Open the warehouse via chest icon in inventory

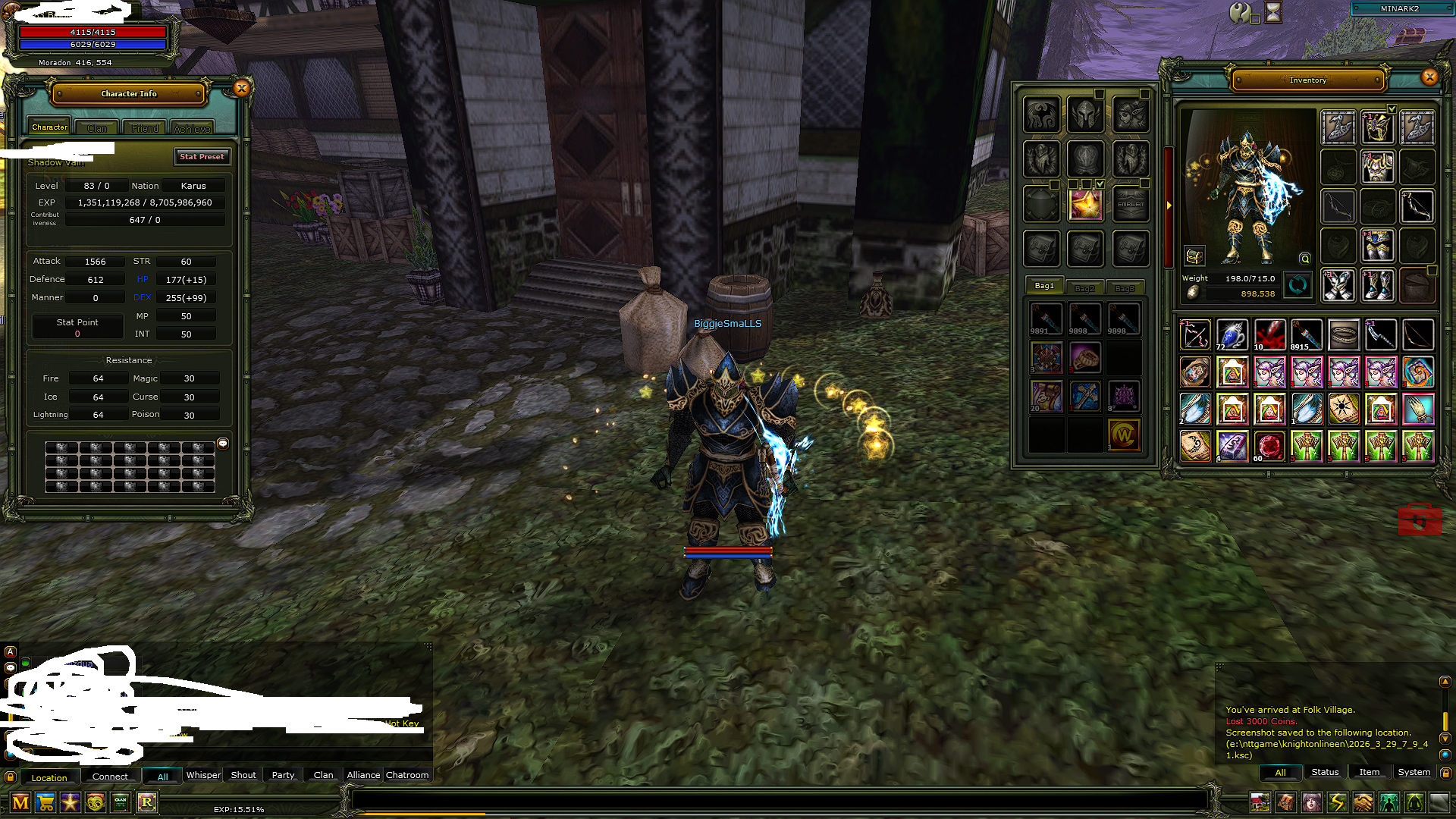[x=1193, y=258]
